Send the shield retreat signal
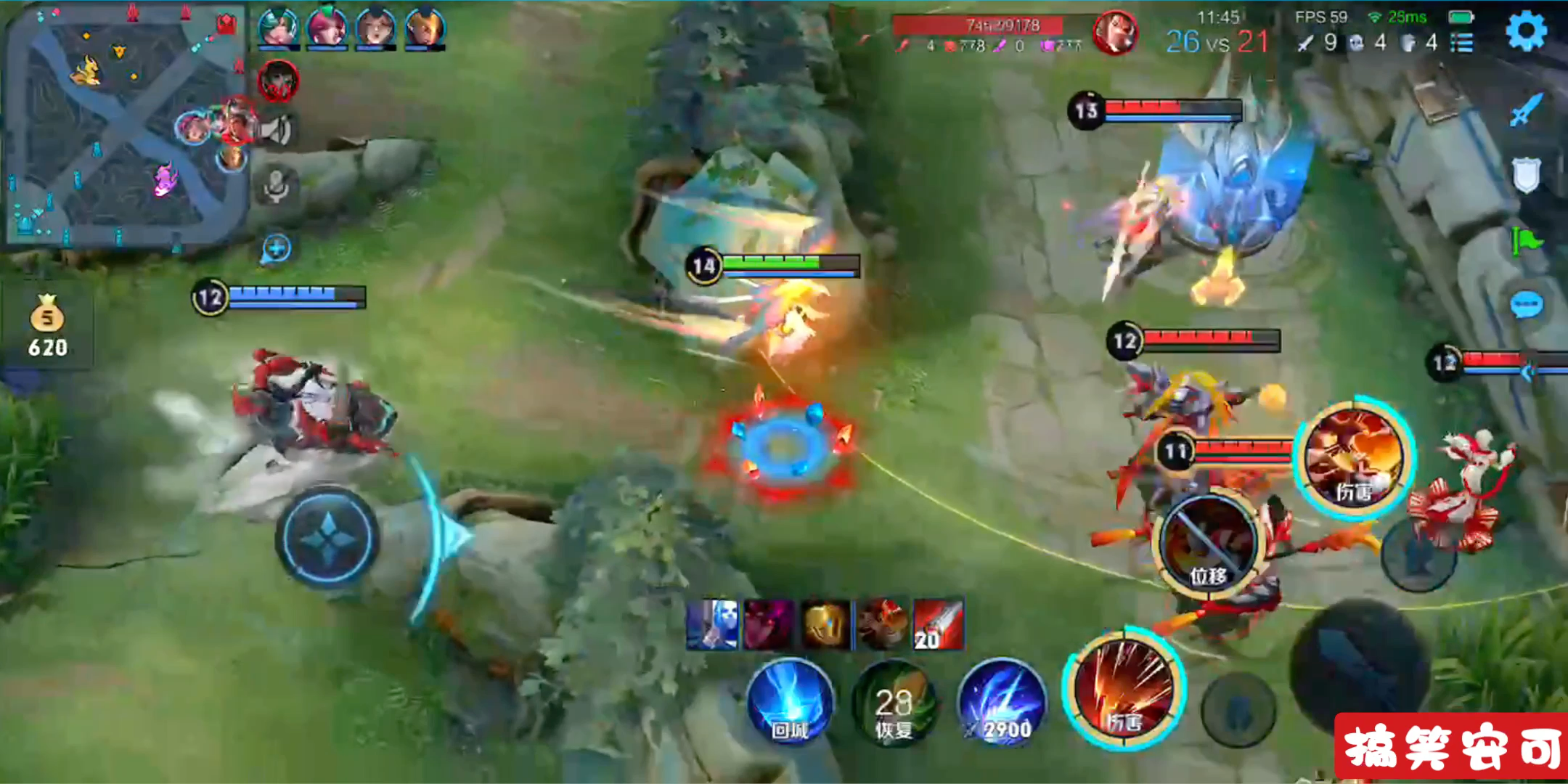This screenshot has width=1568, height=784. [x=1525, y=175]
